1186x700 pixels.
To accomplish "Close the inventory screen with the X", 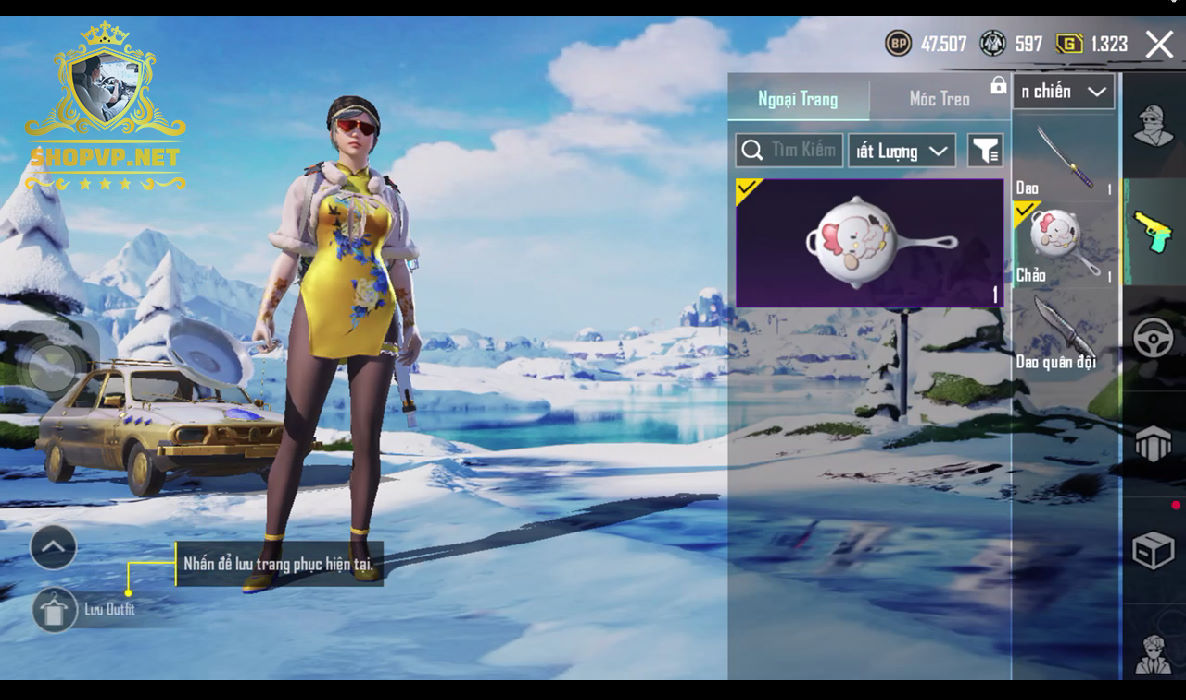I will pos(1159,44).
